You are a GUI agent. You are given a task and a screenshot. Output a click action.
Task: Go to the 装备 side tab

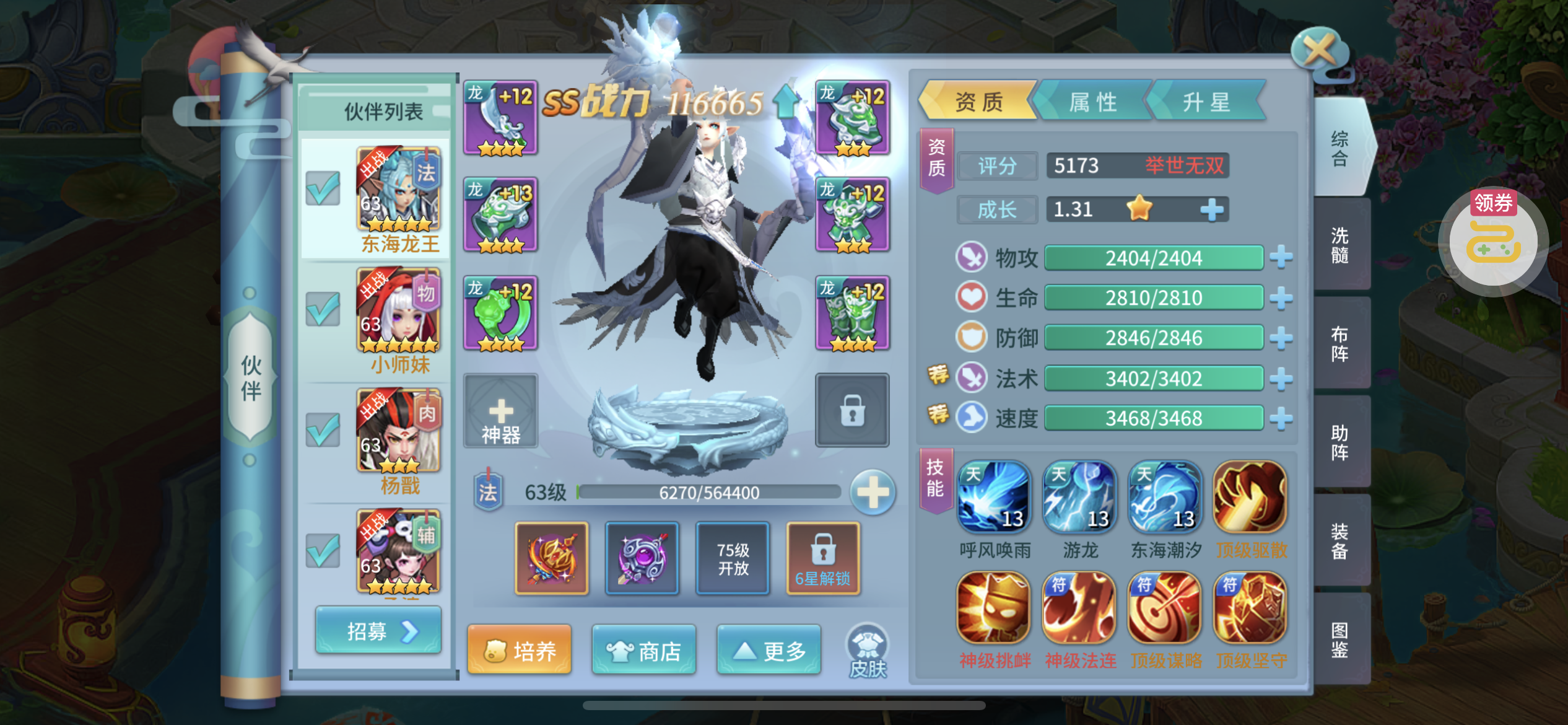click(x=1340, y=541)
